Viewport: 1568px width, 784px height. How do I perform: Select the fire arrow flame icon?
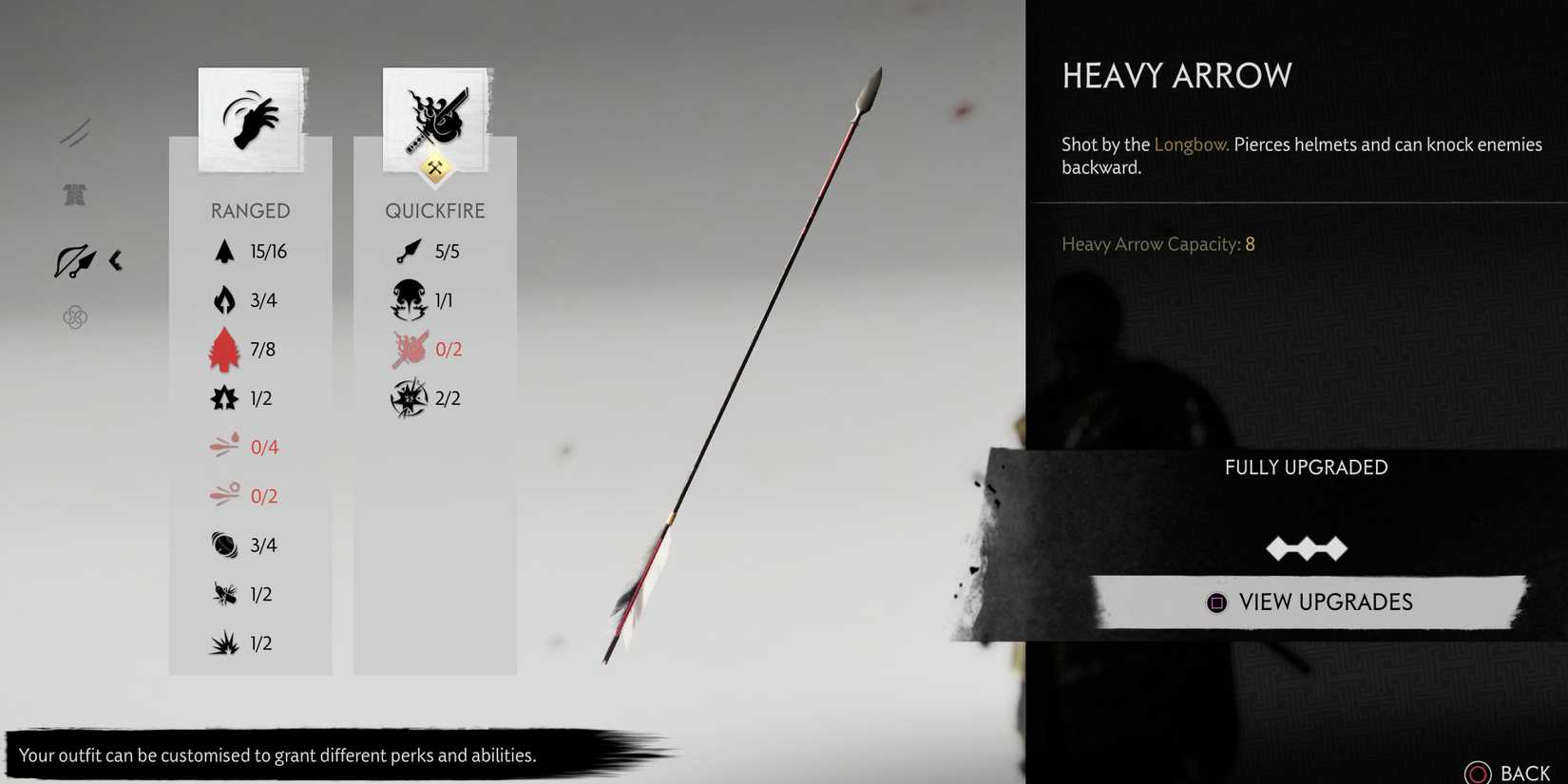click(x=224, y=299)
